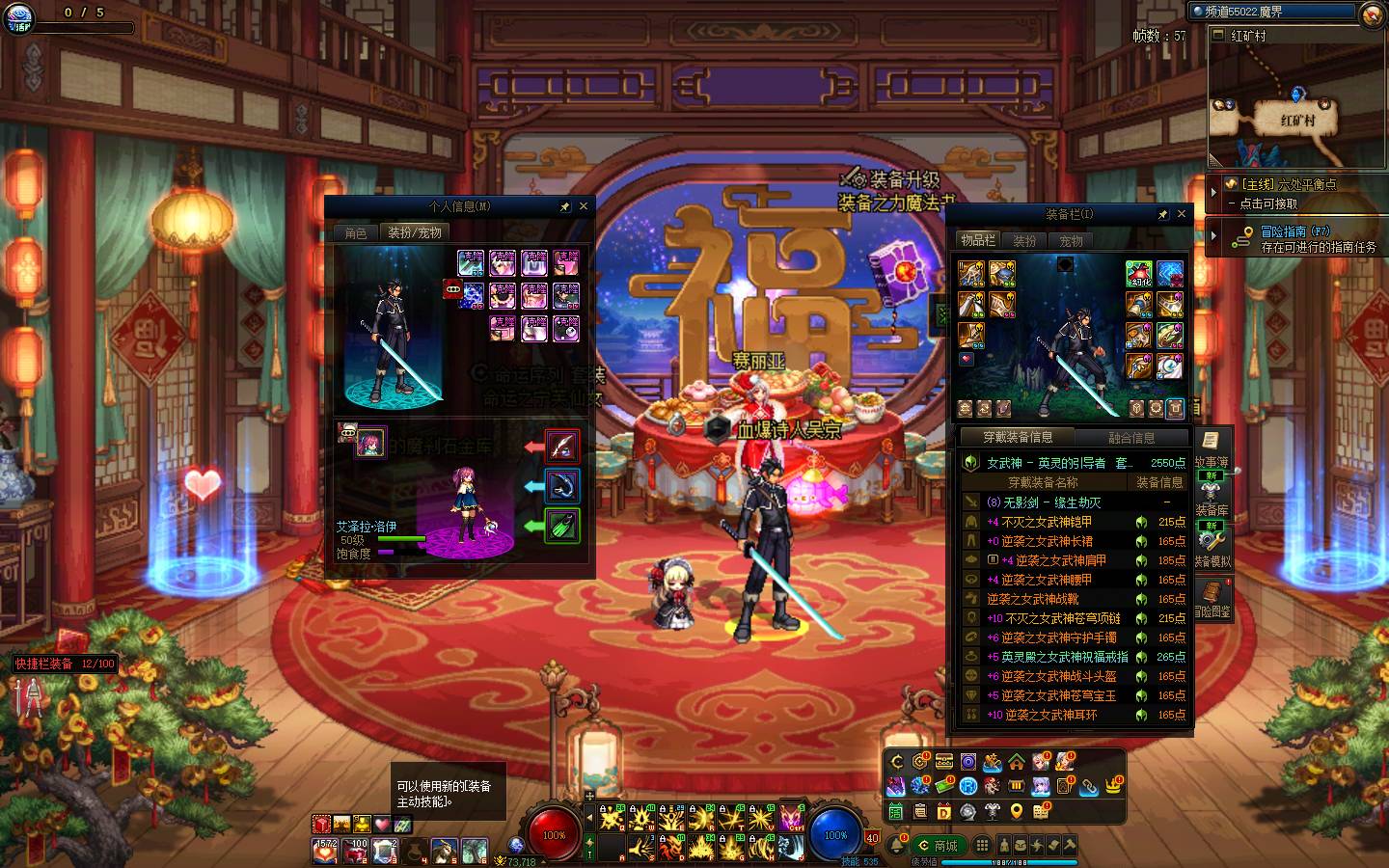Image resolution: width=1389 pixels, height=868 pixels.
Task: Open the 商城 shop button
Action: coord(938,846)
